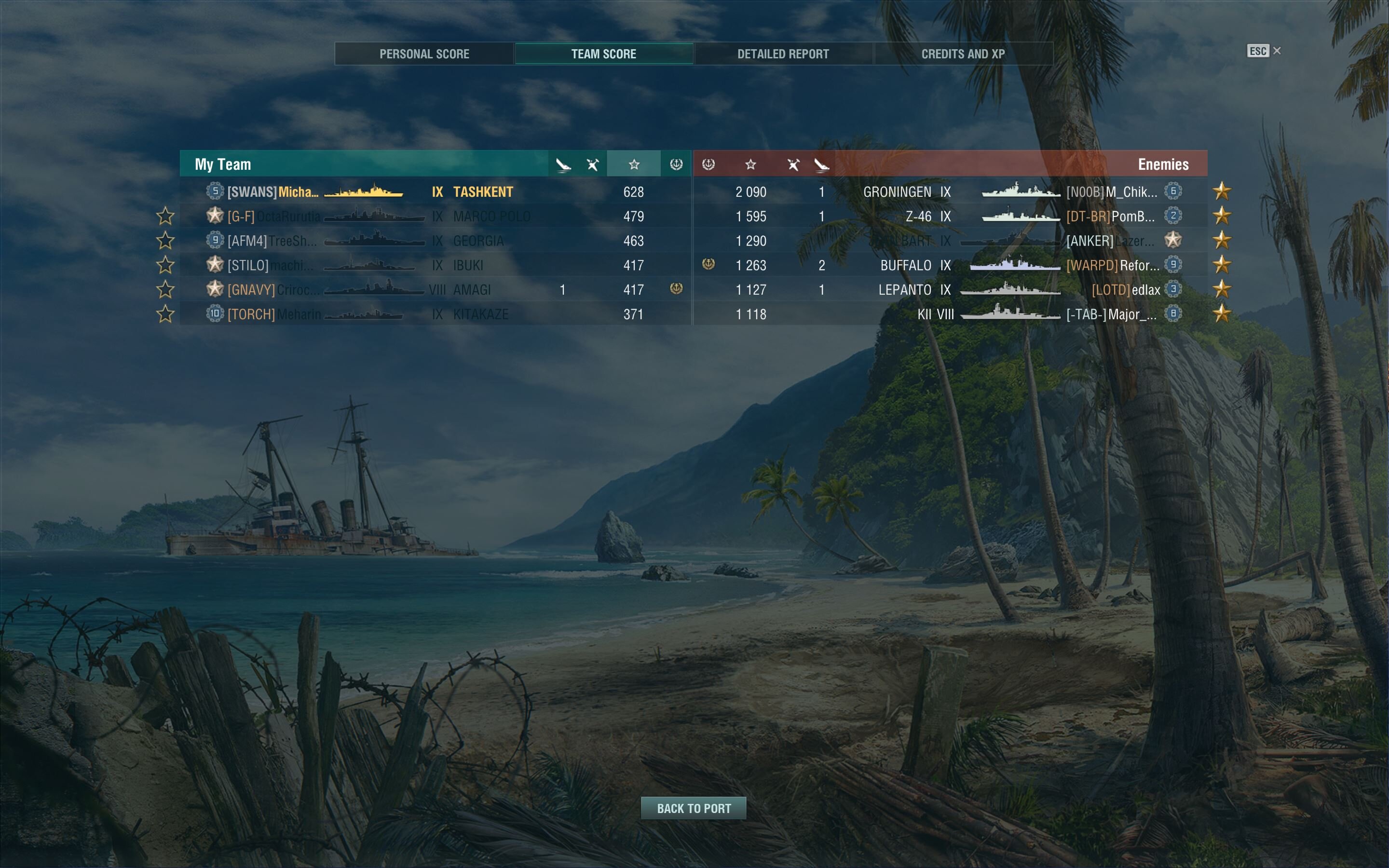Click the Back to Port button
The height and width of the screenshot is (868, 1389).
click(694, 808)
